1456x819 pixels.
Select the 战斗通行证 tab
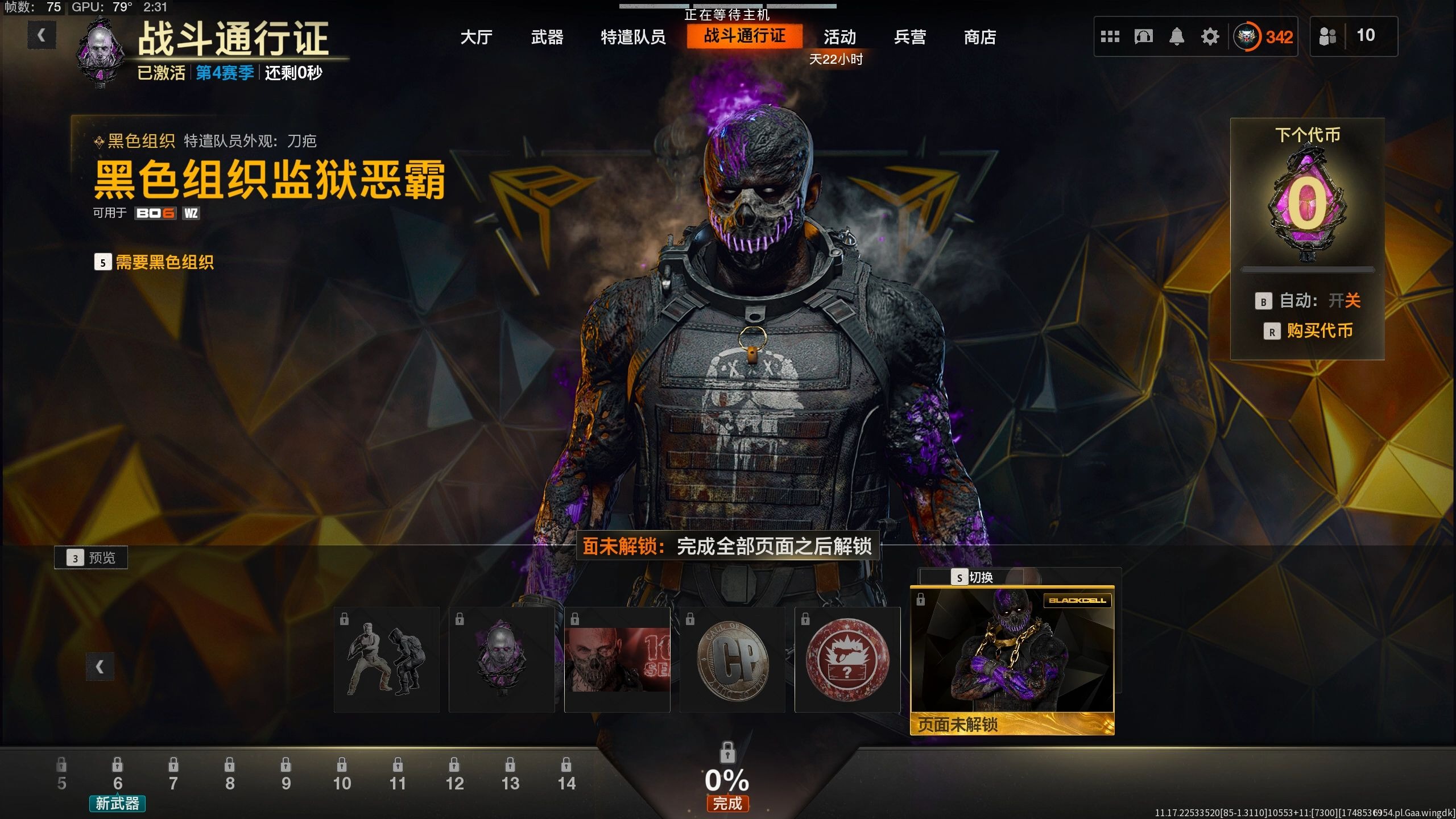[744, 36]
